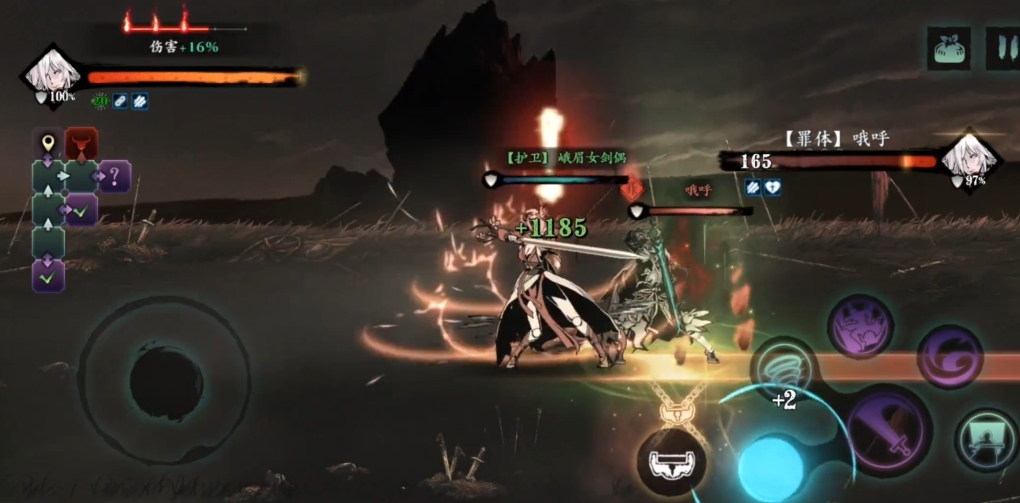
Task: Select the question mark room on minimap
Action: point(114,178)
